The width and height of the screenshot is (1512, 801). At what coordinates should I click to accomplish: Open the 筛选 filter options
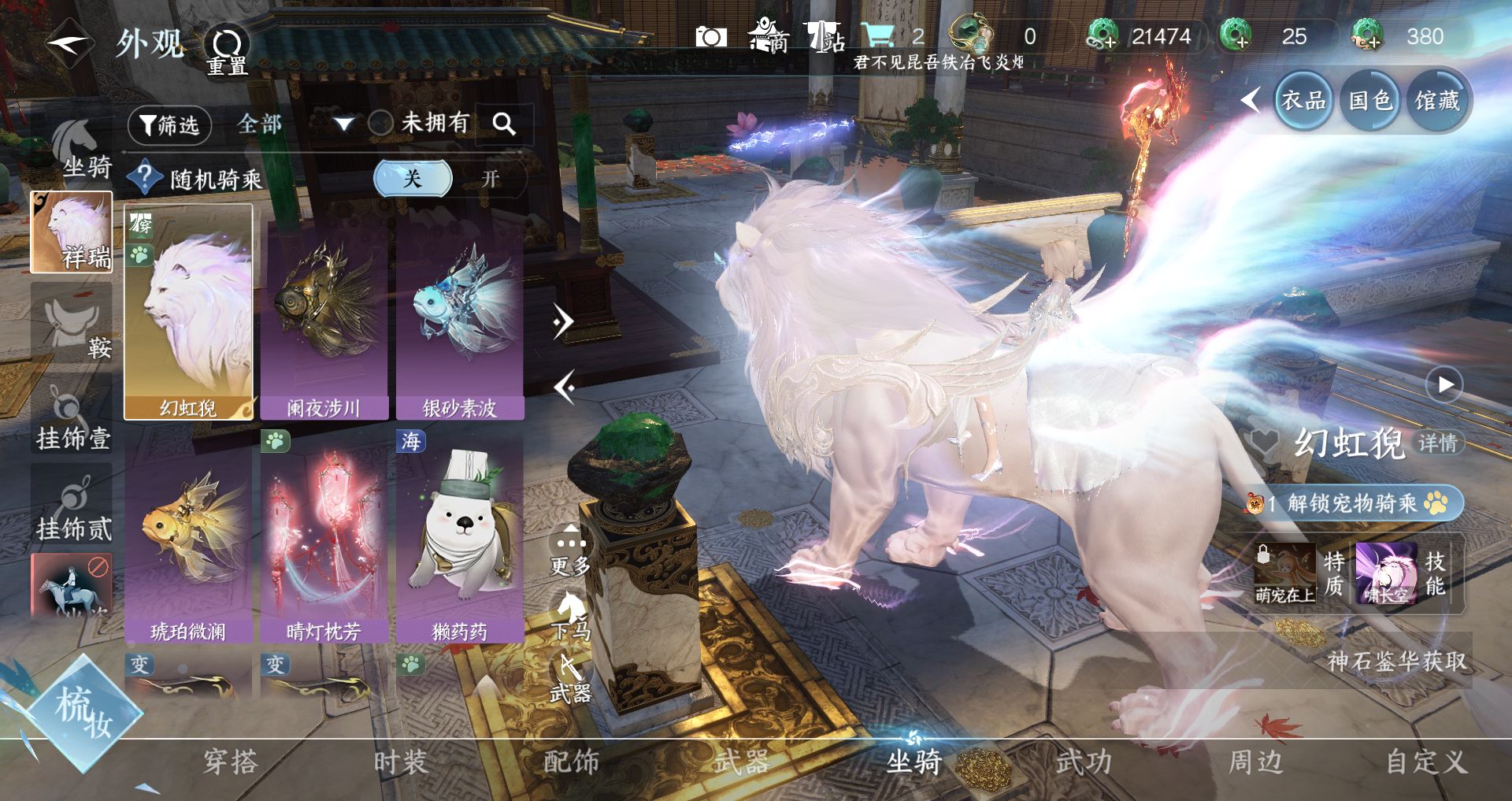click(x=169, y=125)
